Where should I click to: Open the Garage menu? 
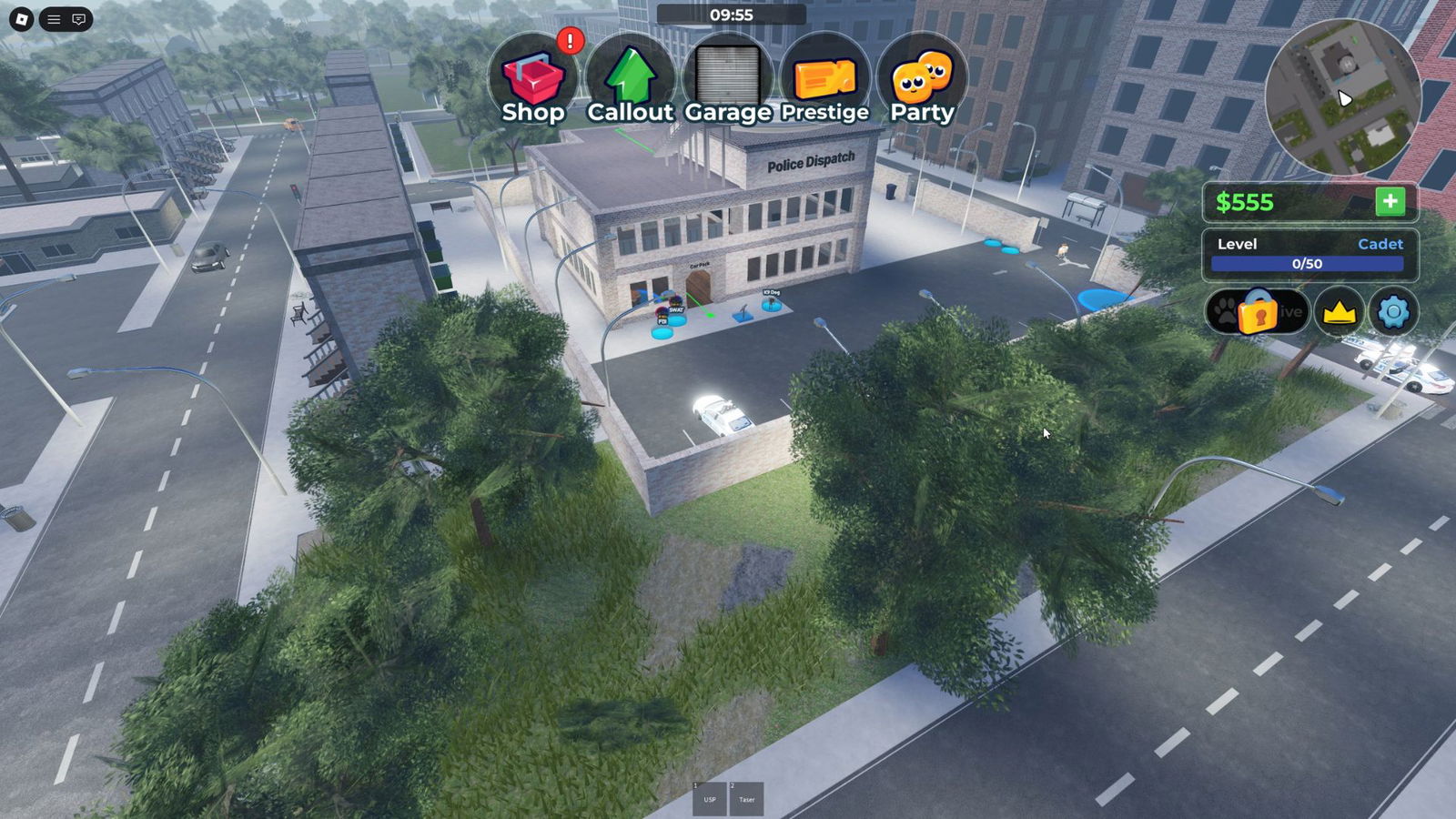tap(728, 82)
